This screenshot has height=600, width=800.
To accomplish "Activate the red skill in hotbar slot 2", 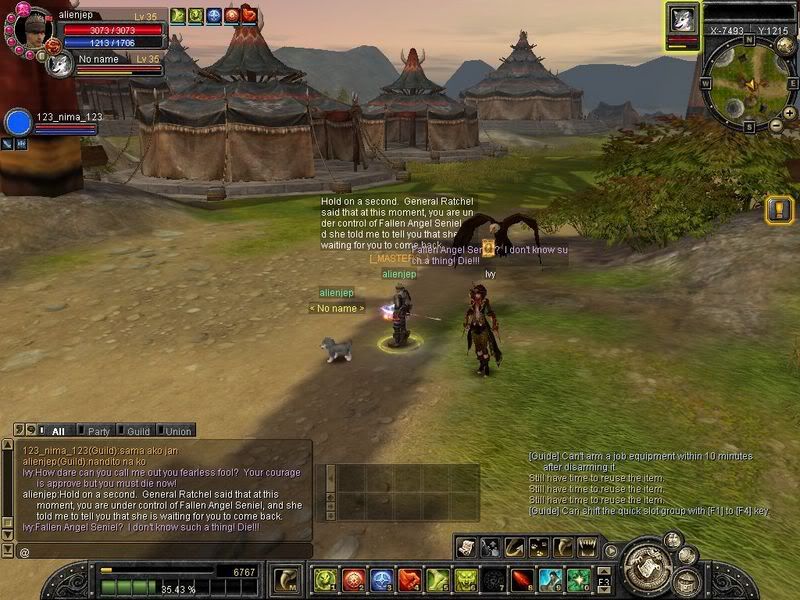I will 353,580.
